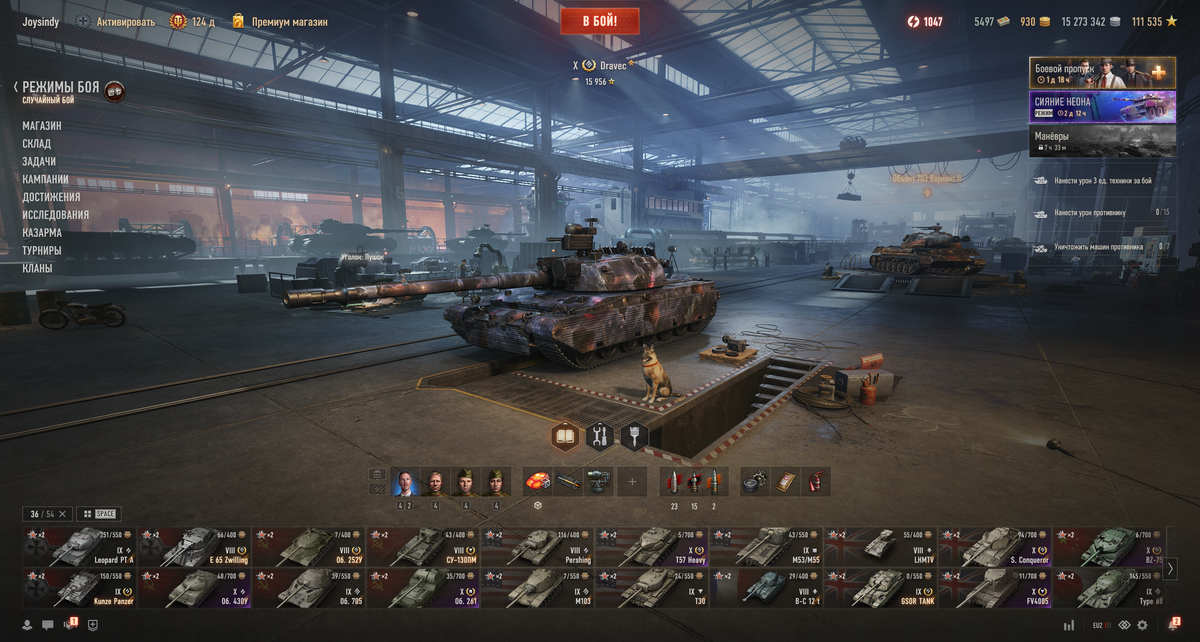Open the Сияние неона event banner
1200x642 pixels.
click(x=1102, y=107)
